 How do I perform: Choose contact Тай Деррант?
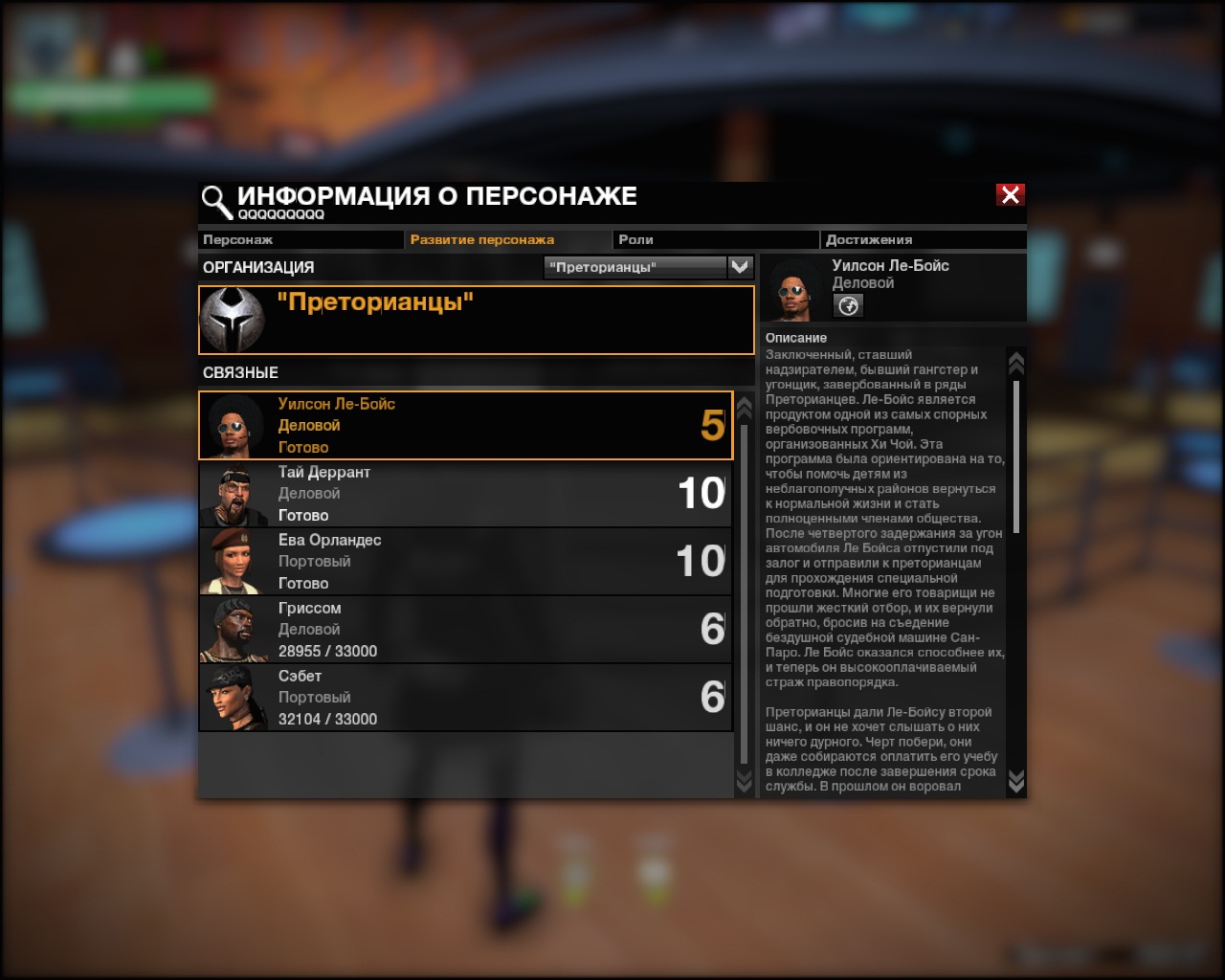465,494
